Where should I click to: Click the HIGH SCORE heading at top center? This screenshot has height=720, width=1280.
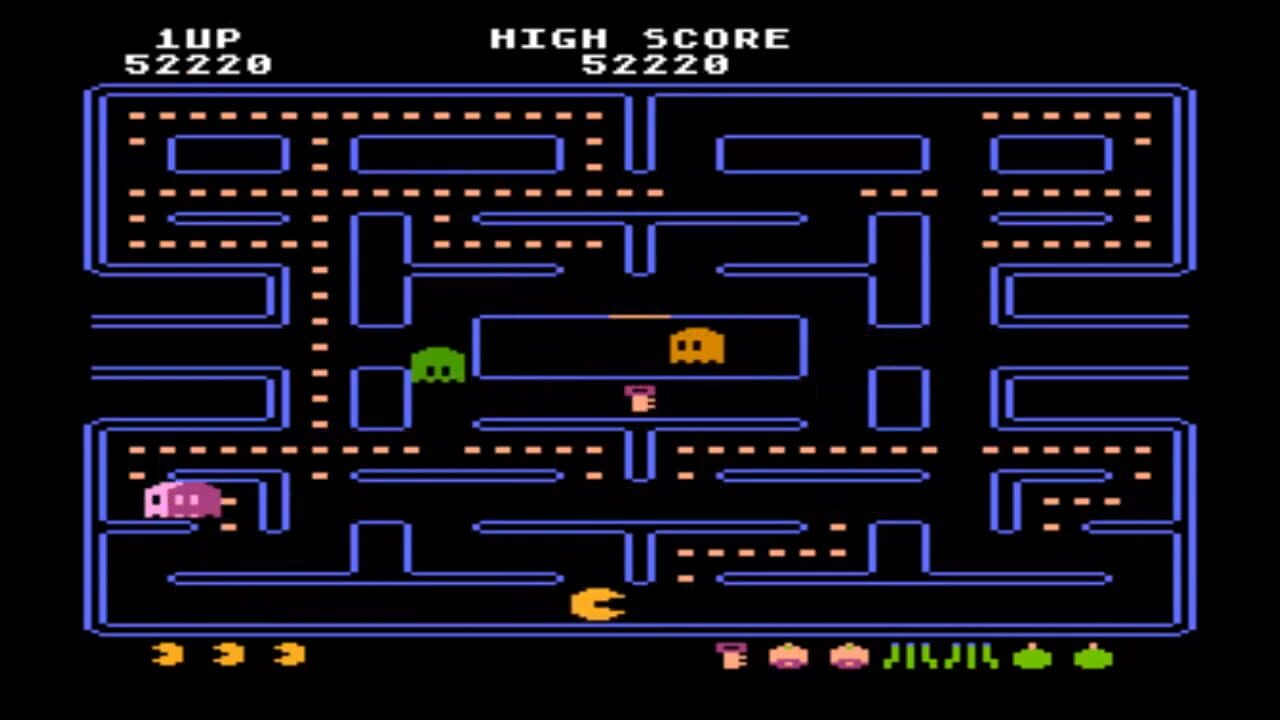coord(640,38)
